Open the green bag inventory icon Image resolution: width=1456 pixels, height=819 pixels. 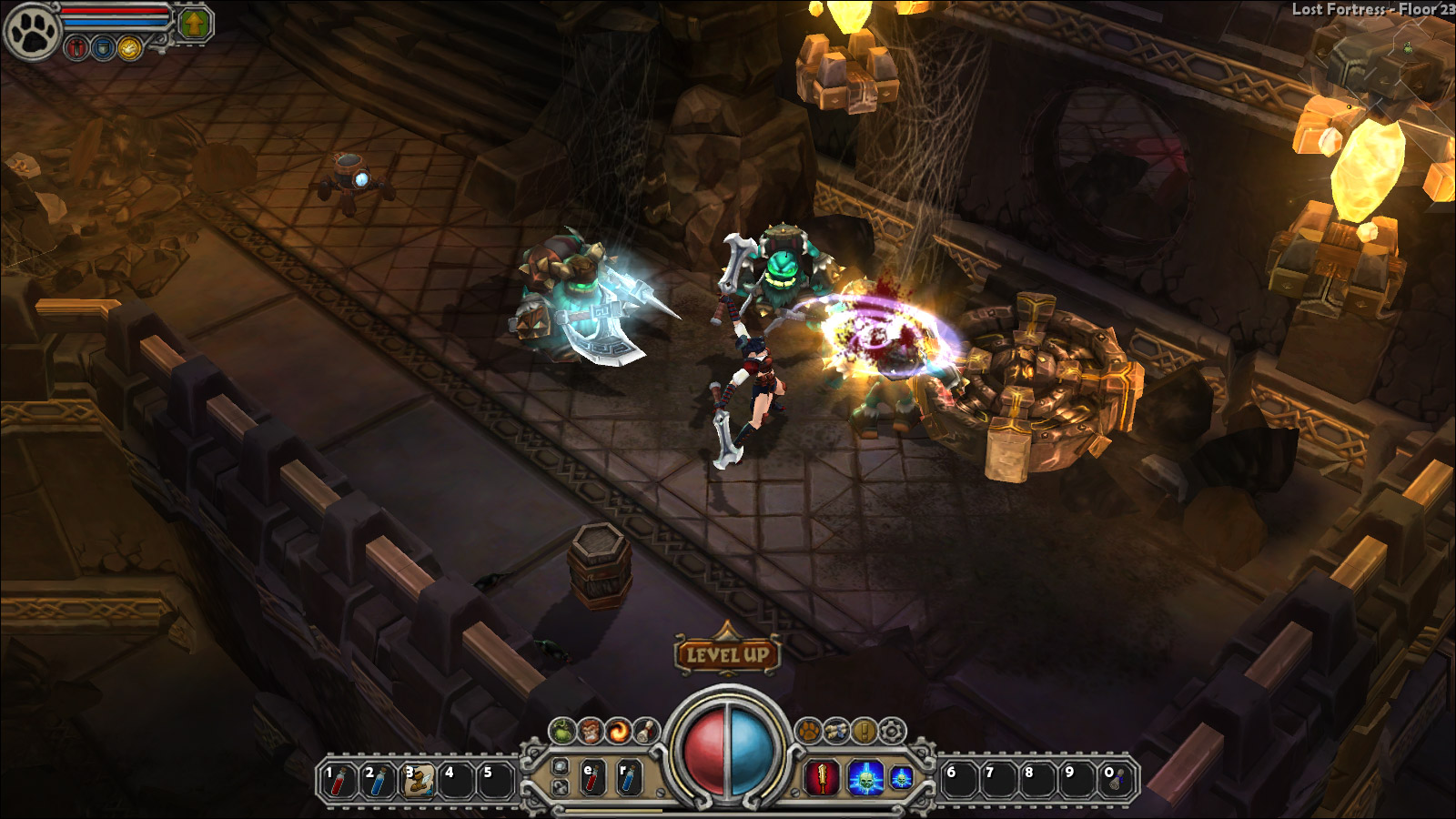pyautogui.click(x=563, y=730)
